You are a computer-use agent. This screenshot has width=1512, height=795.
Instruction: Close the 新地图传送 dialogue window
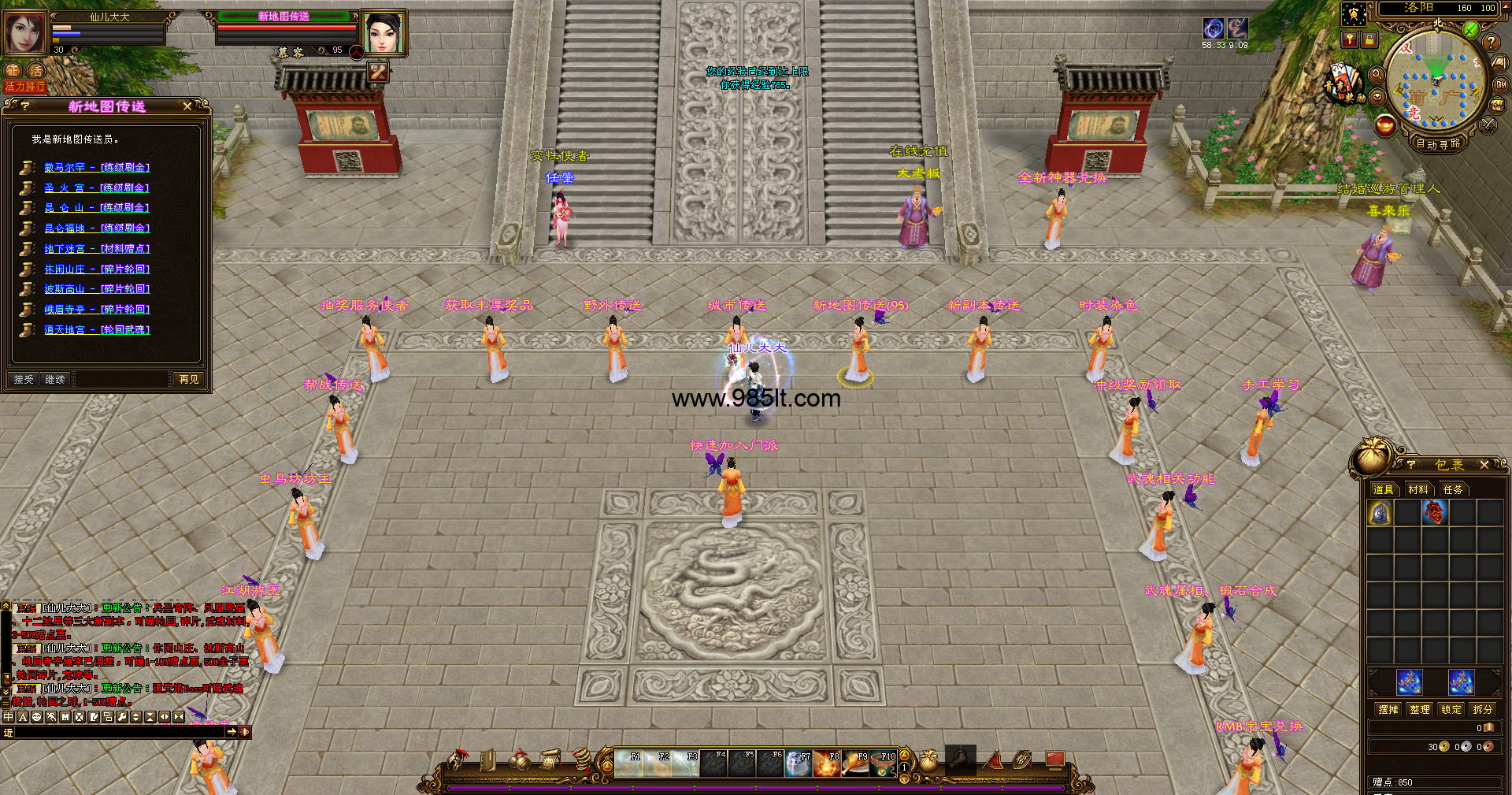(x=187, y=106)
